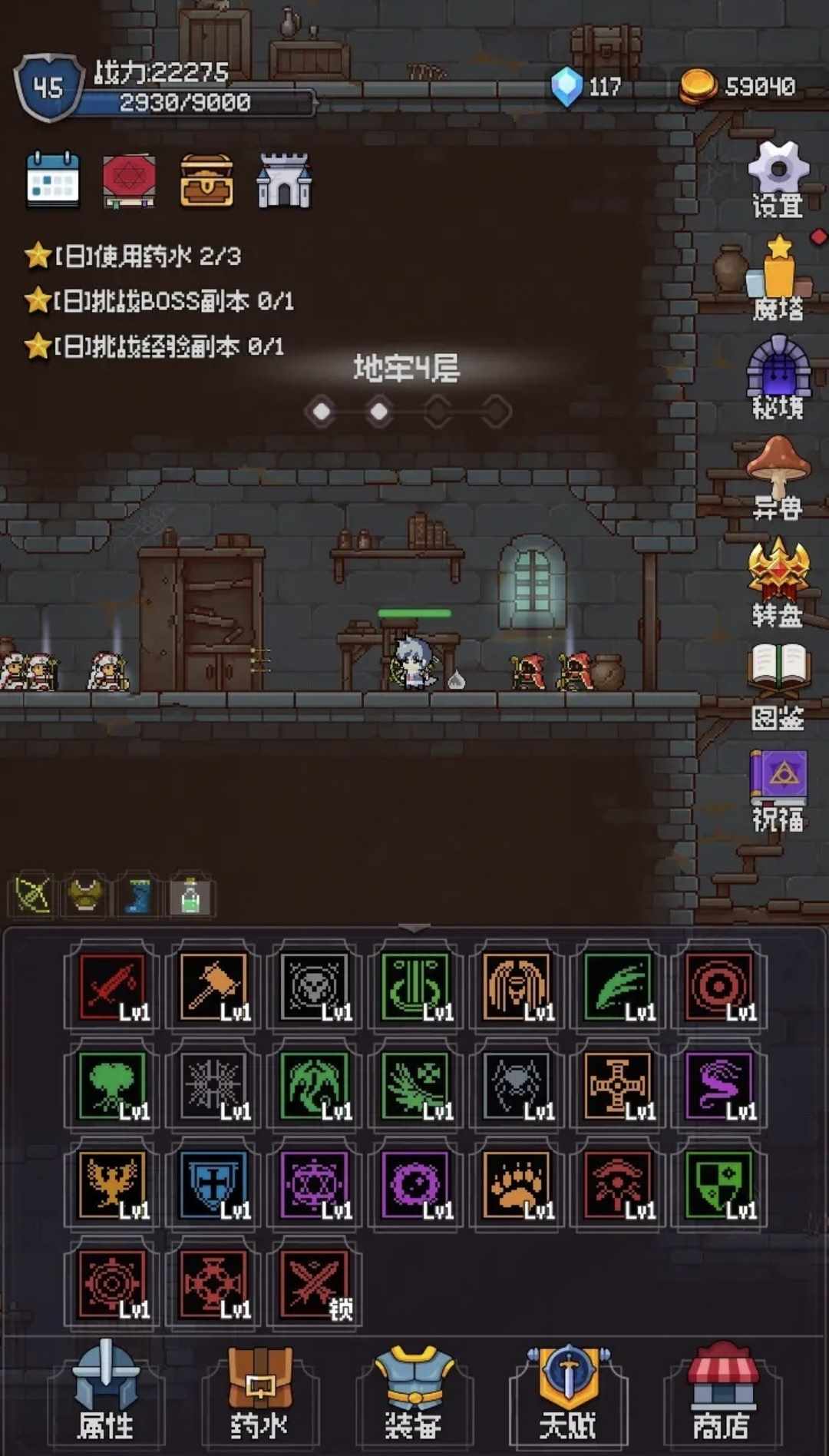
Task: Open the calendar check-in icon
Action: point(53,180)
